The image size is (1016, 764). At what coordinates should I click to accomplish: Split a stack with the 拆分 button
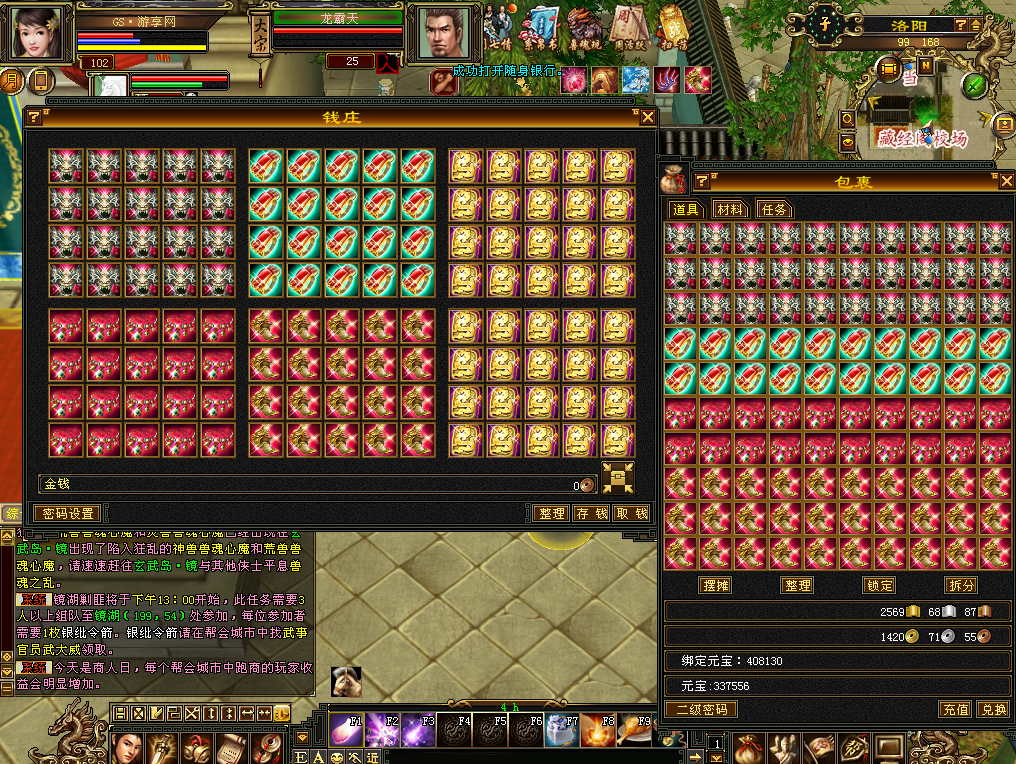(960, 585)
